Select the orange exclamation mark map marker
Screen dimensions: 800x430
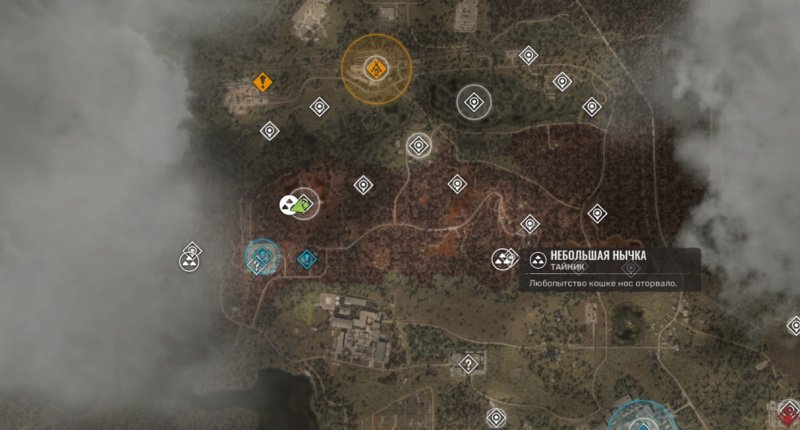pyautogui.click(x=263, y=82)
